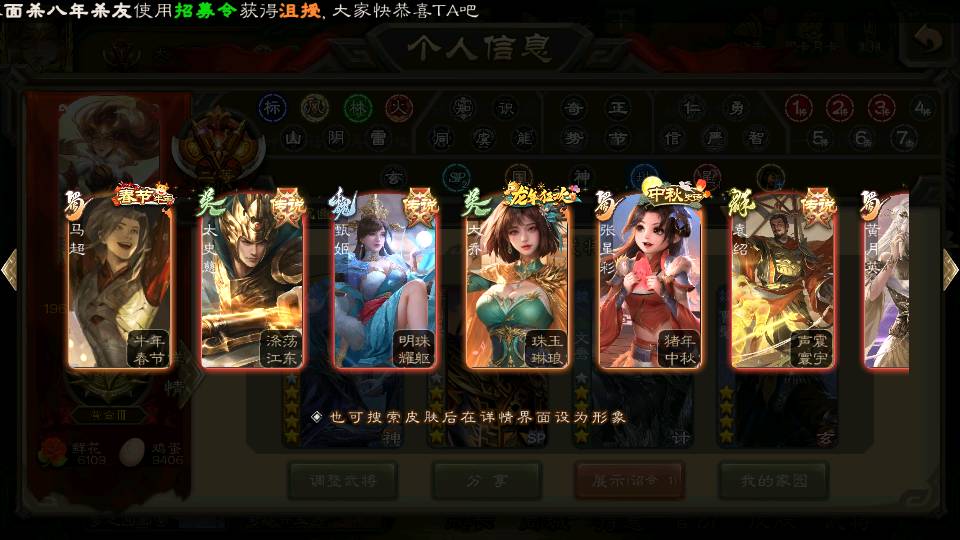The height and width of the screenshot is (540, 960).
Task: Open 我的家园 my home button
Action: coord(773,481)
